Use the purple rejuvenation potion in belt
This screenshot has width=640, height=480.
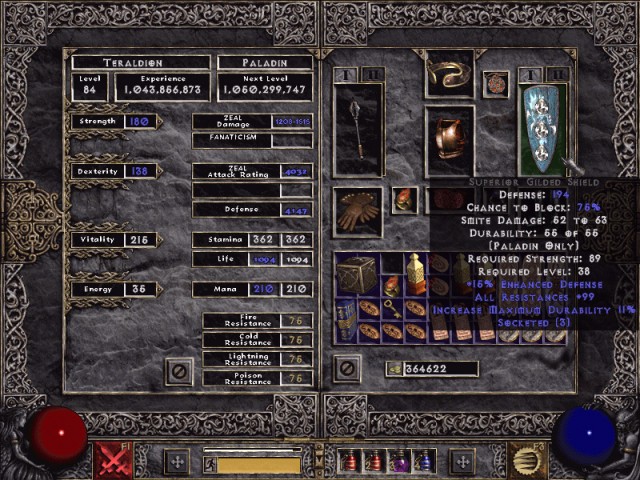click(x=400, y=461)
